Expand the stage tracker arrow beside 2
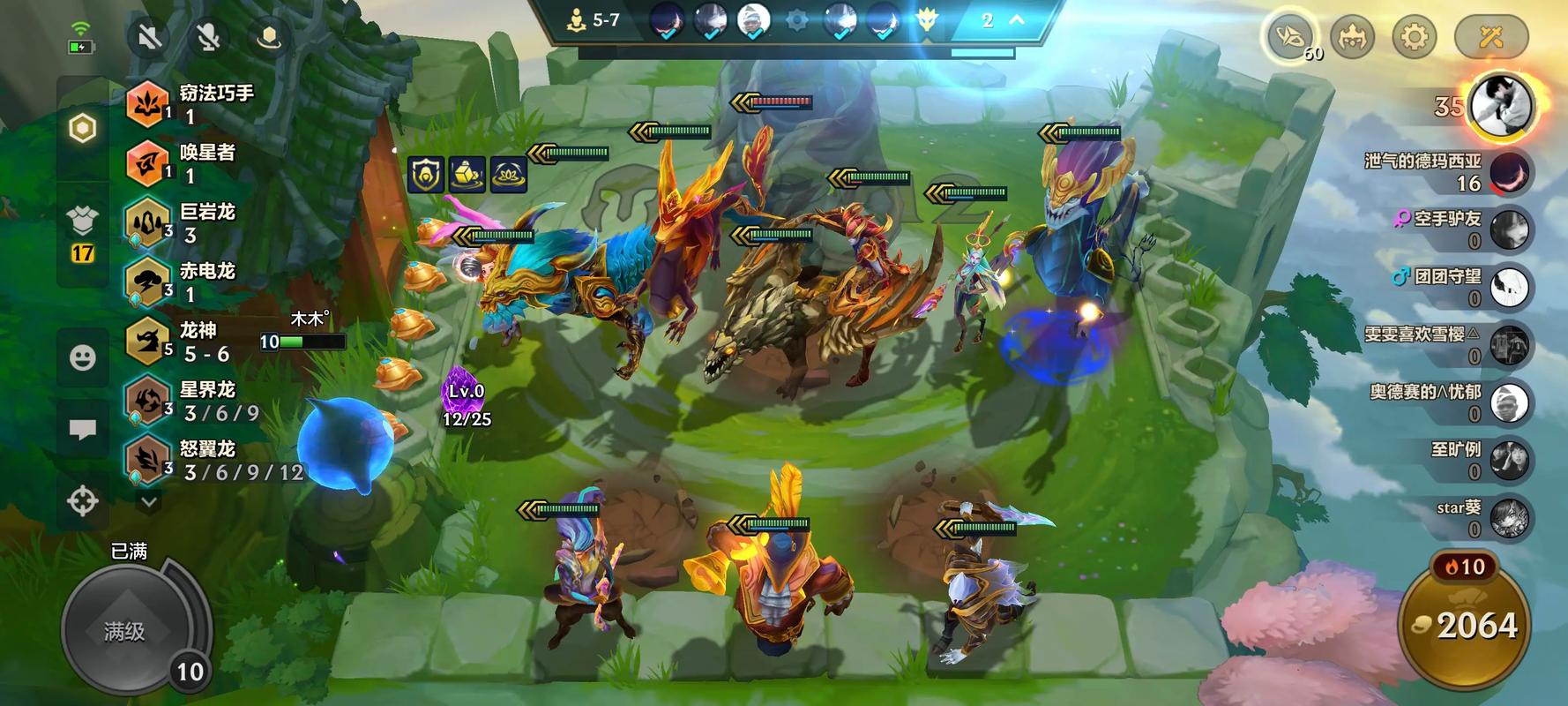 pos(1017,20)
